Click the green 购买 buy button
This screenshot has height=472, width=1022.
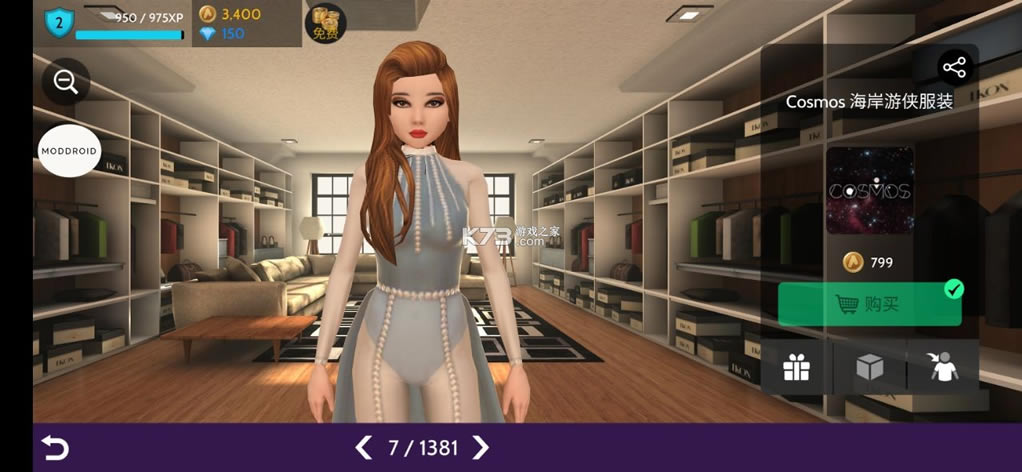coord(869,304)
